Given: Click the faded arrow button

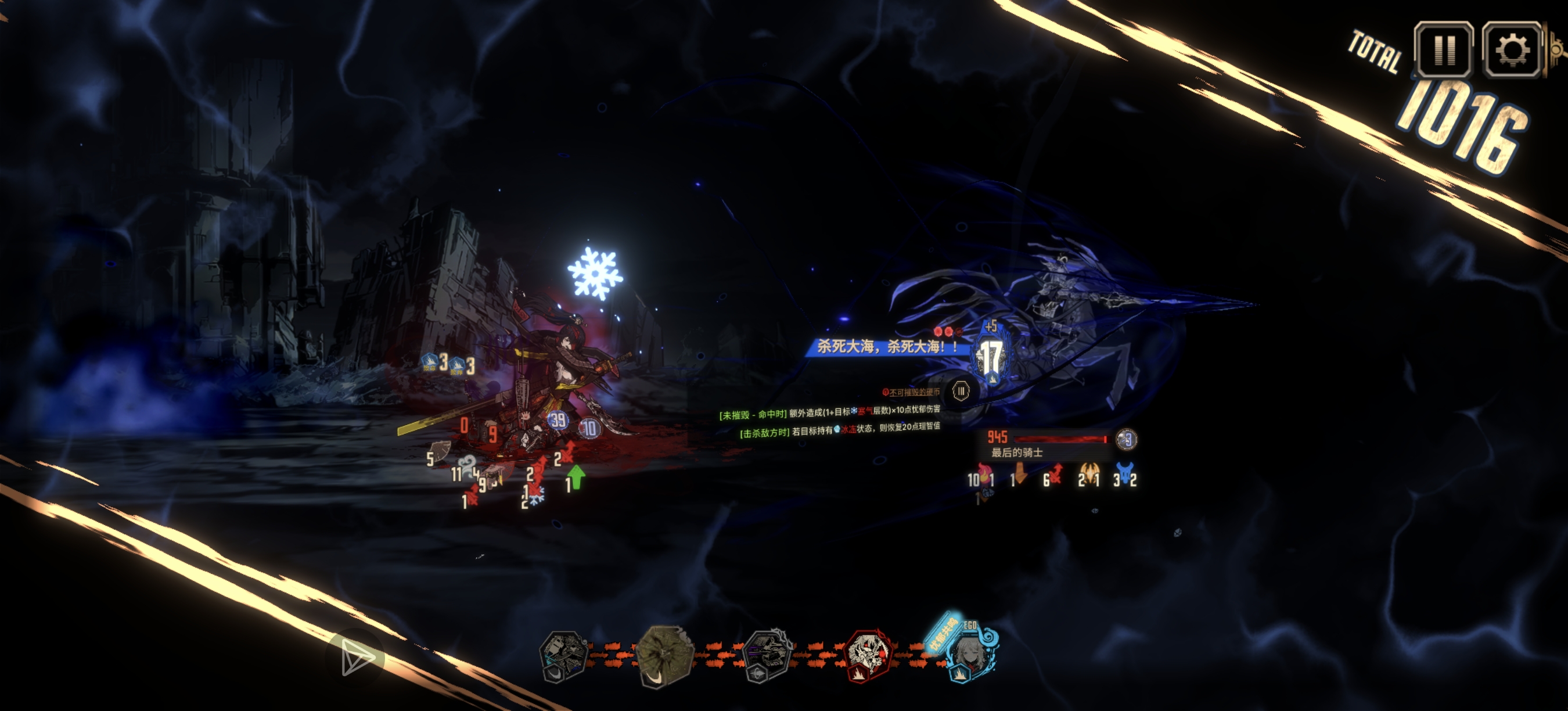Looking at the screenshot, I should coord(357,658).
